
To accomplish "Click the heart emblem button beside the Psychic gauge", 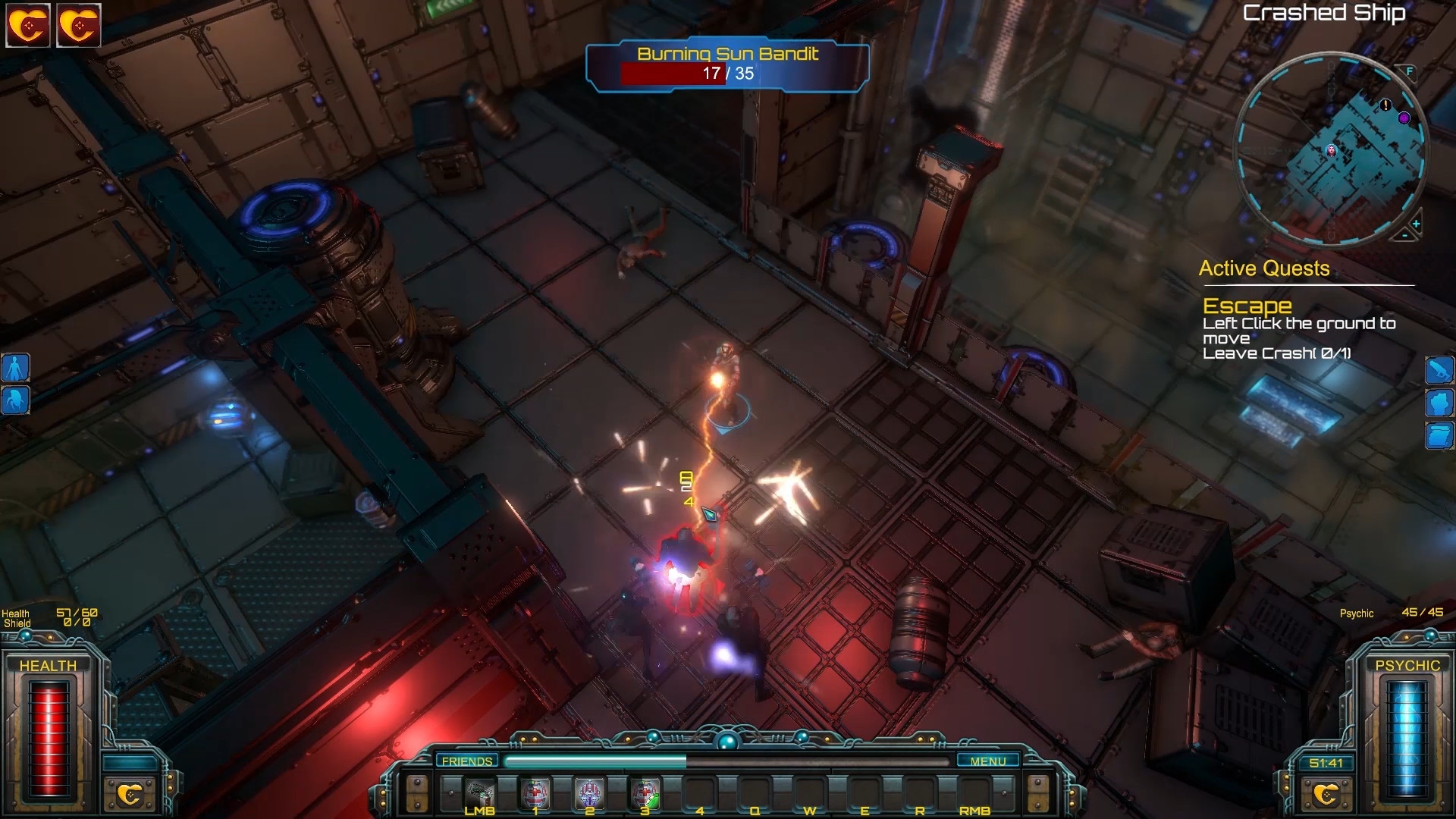I will coord(1326,794).
